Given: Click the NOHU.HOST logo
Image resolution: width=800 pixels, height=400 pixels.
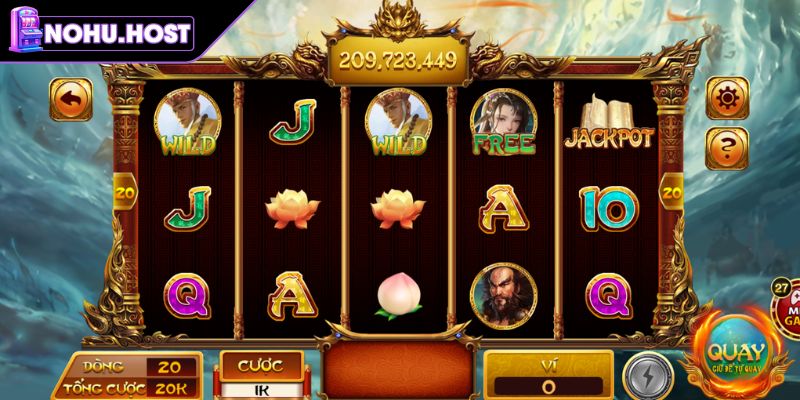Looking at the screenshot, I should pos(99,32).
